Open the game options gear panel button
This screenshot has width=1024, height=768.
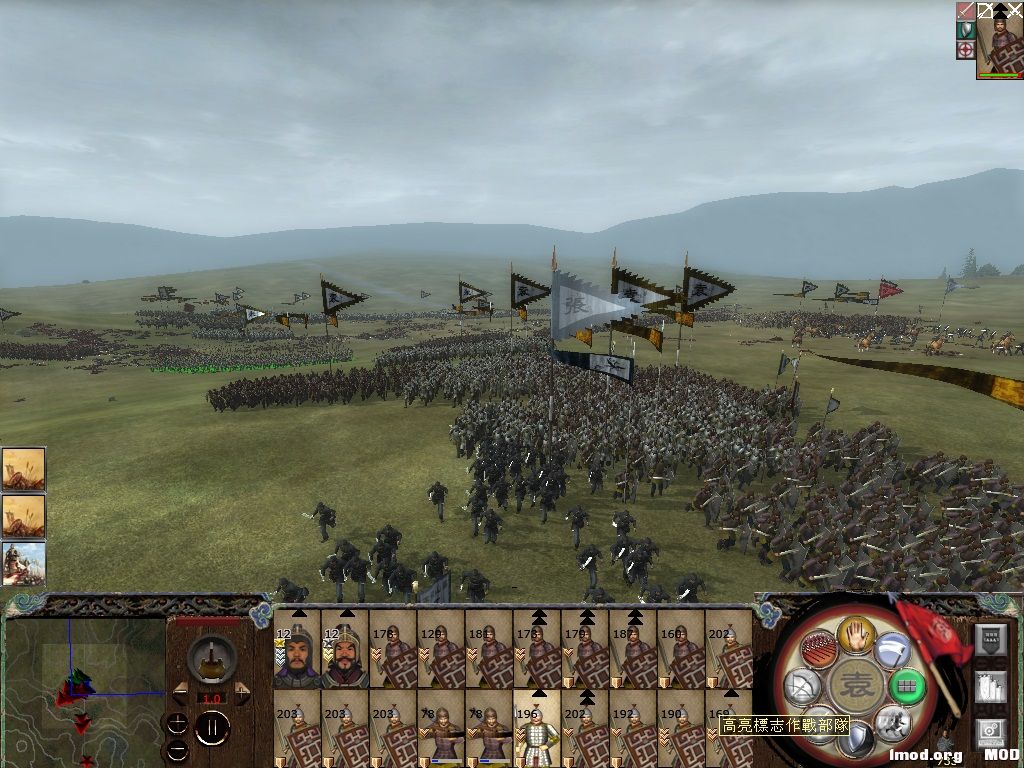pos(990,734)
